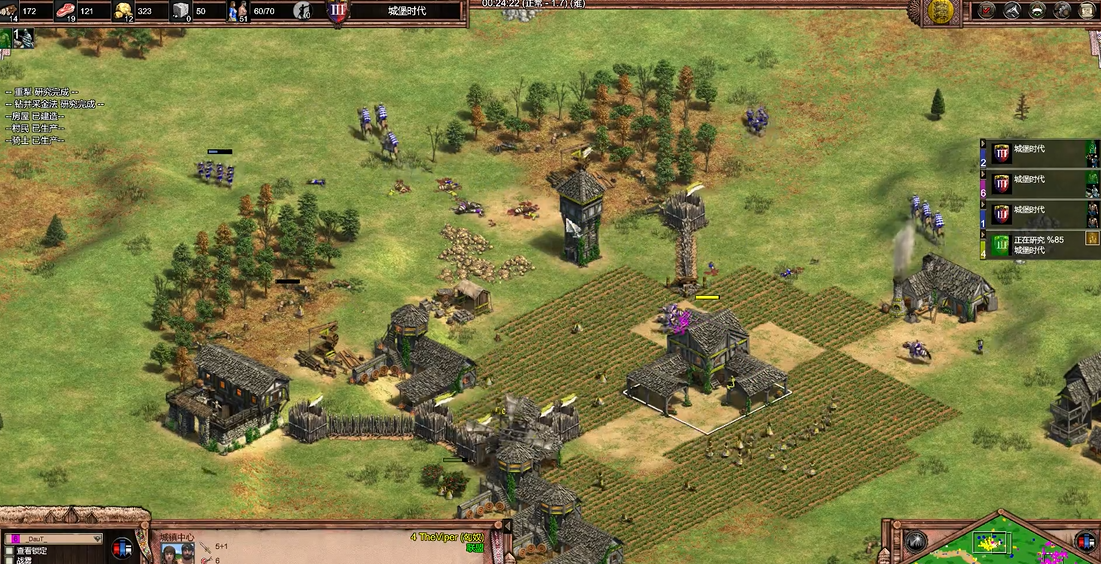Image resolution: width=1101 pixels, height=564 pixels.
Task: Click the yellow civilization emblem
Action: [x=939, y=11]
